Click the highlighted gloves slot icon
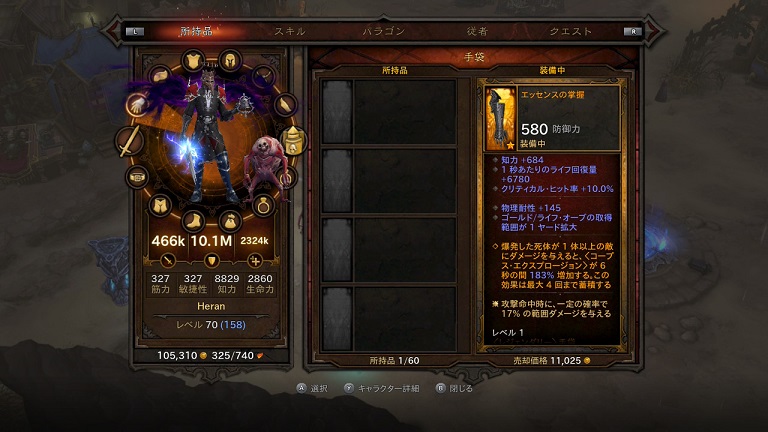 pos(137,103)
